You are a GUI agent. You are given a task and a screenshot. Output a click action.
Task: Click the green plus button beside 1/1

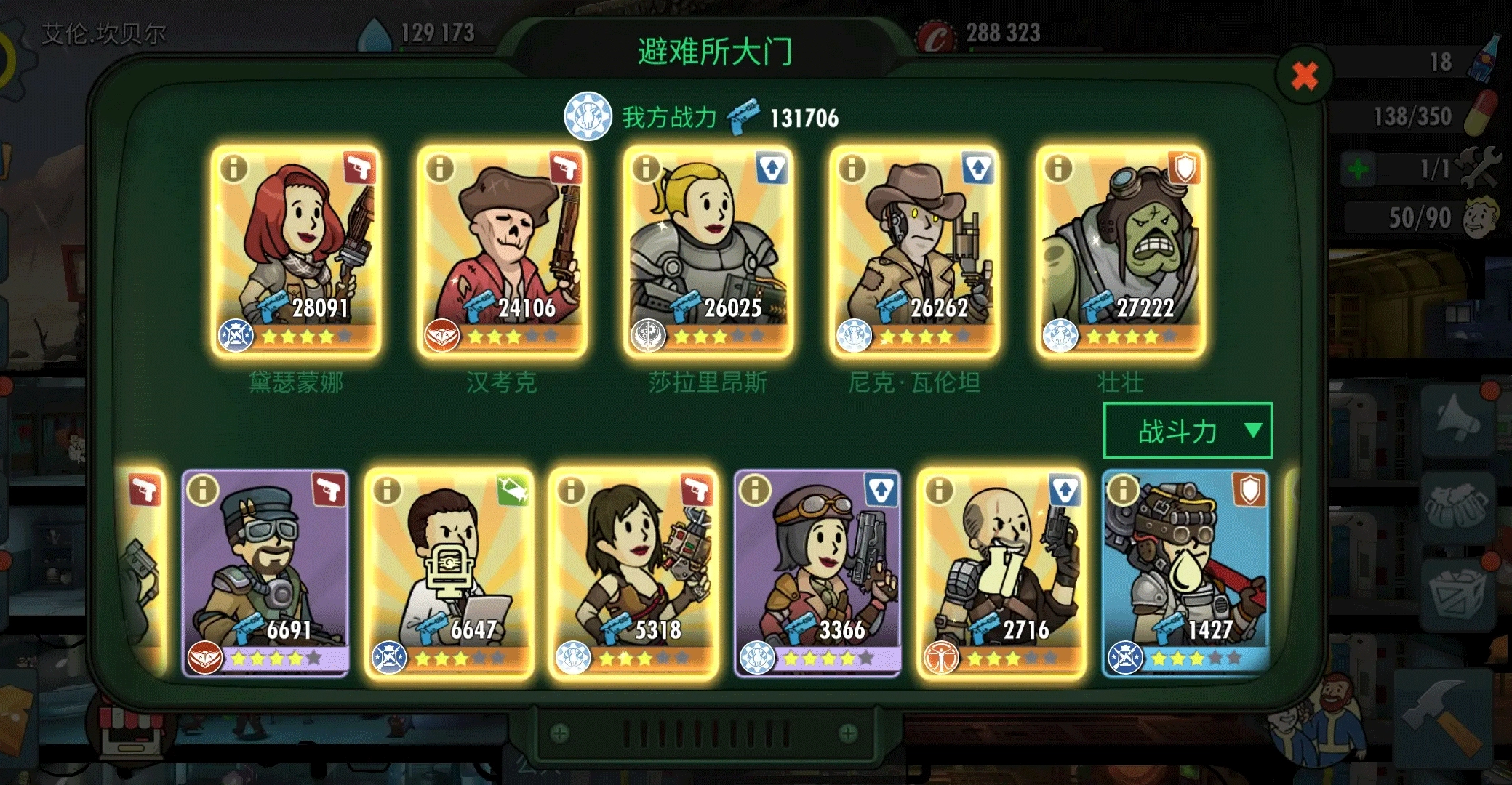[1357, 169]
